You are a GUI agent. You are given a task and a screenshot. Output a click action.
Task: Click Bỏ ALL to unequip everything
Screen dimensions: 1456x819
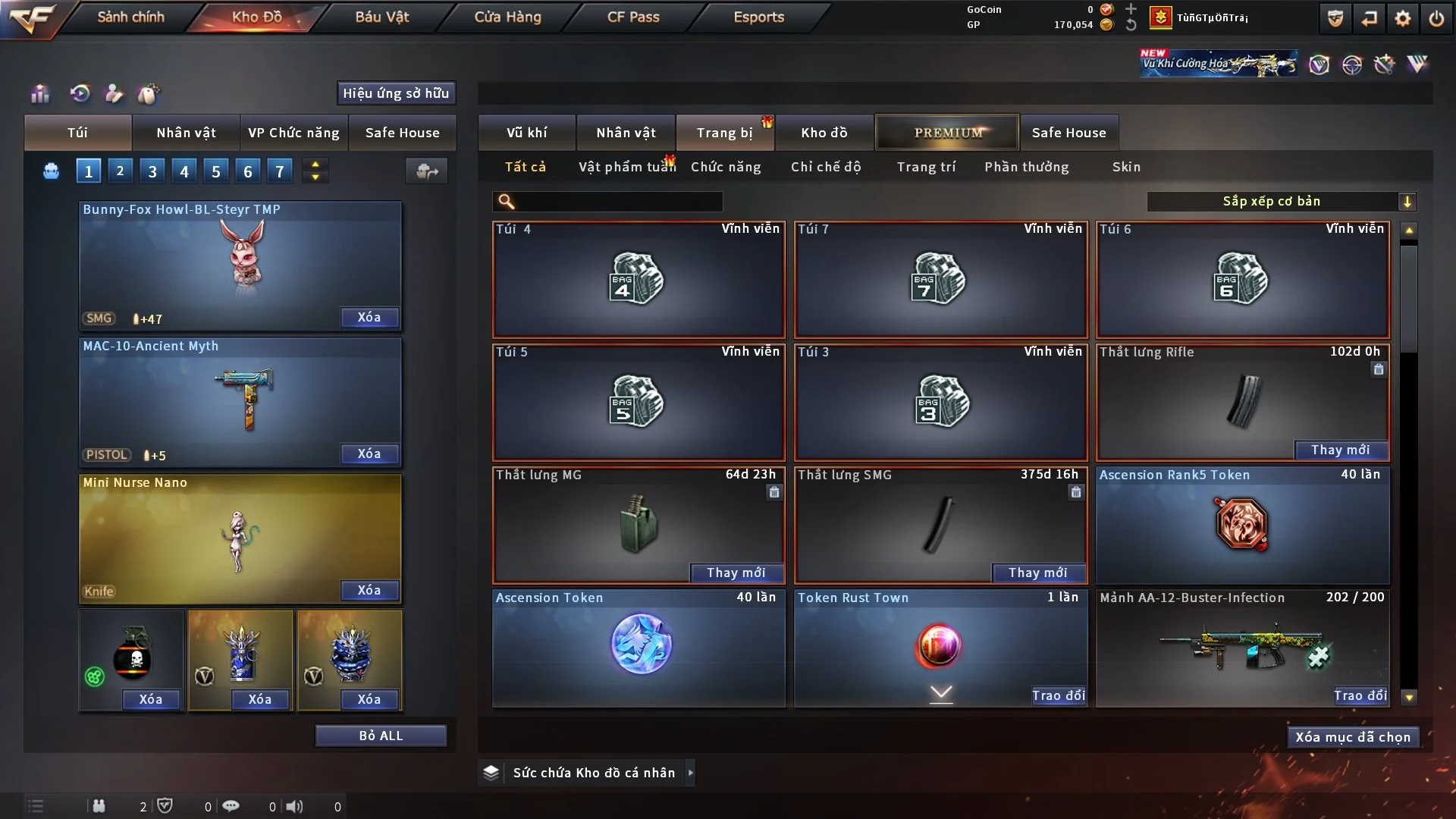381,736
